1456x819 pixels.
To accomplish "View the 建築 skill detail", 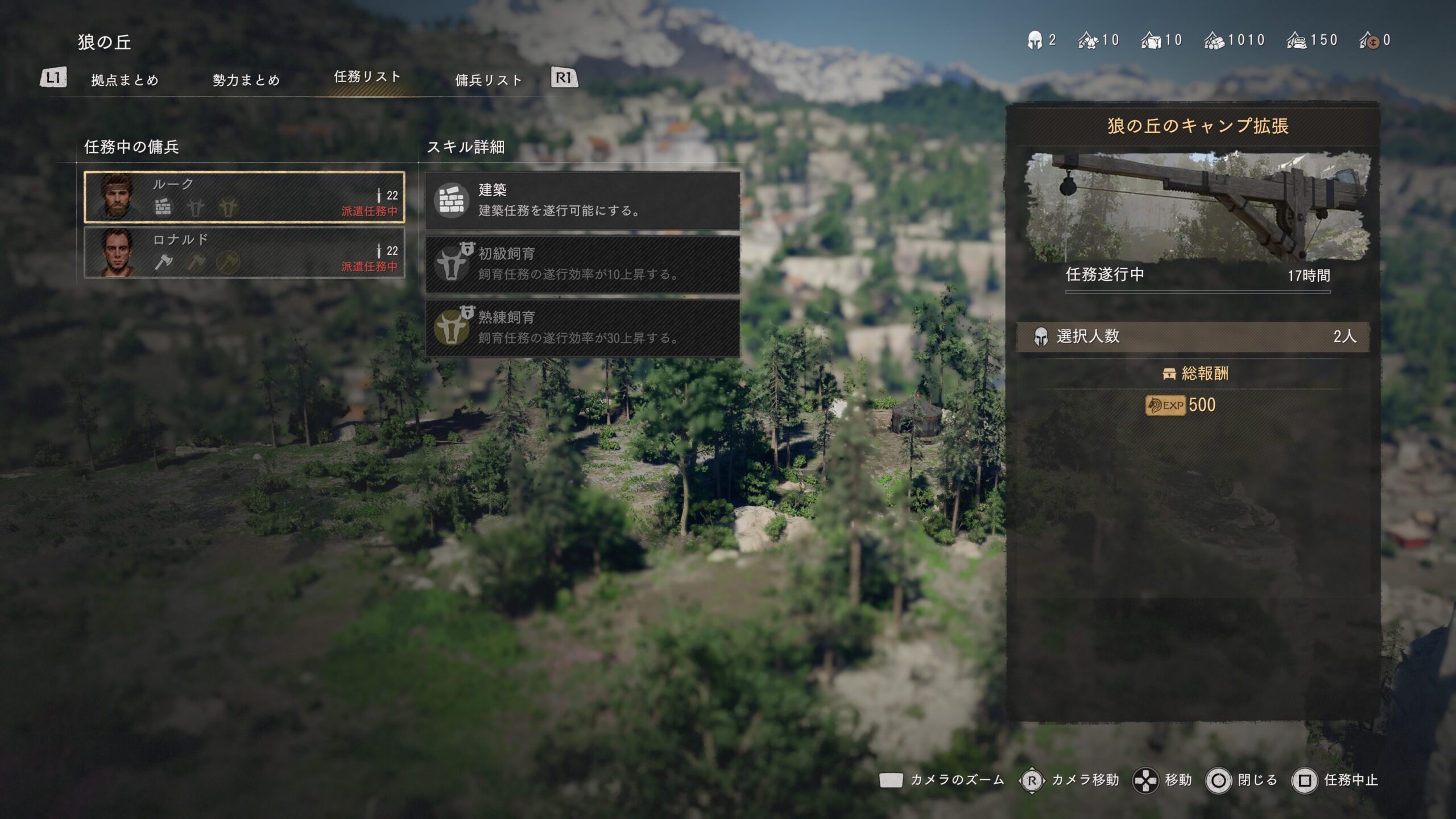I will [x=582, y=201].
